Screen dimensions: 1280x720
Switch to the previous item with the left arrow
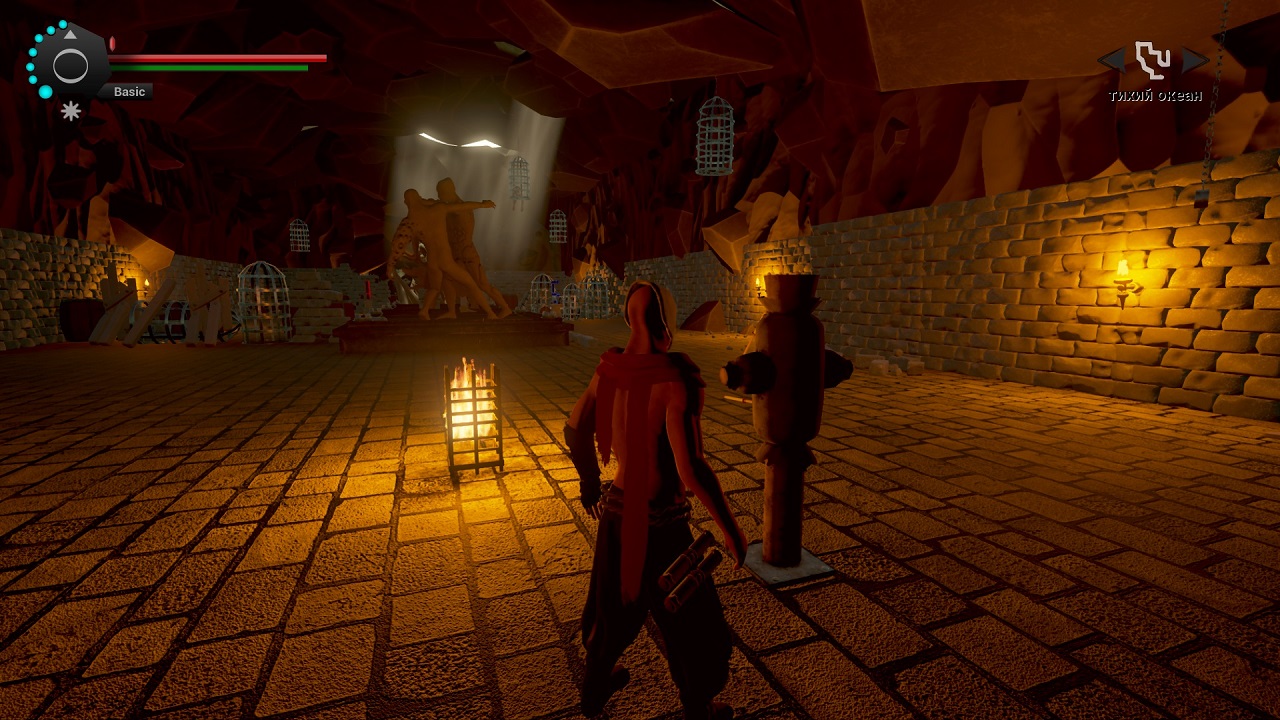coord(1112,60)
